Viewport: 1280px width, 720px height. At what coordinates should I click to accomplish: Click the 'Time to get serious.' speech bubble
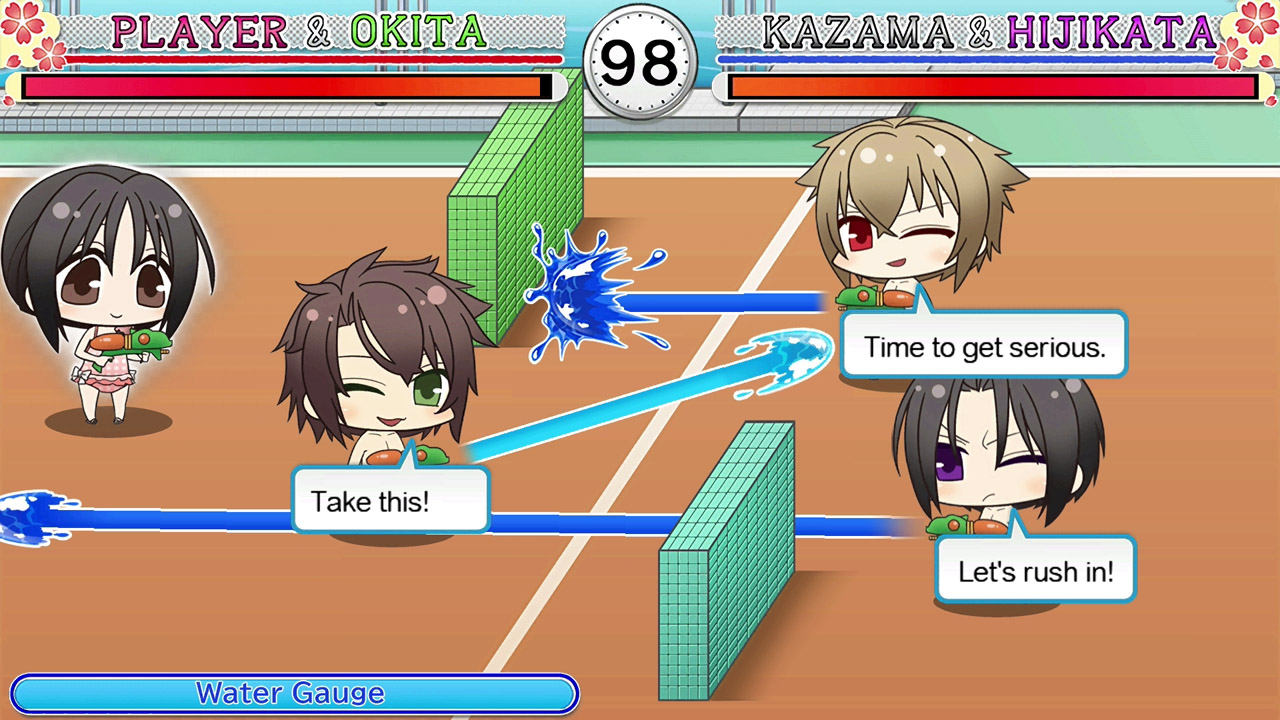point(983,346)
